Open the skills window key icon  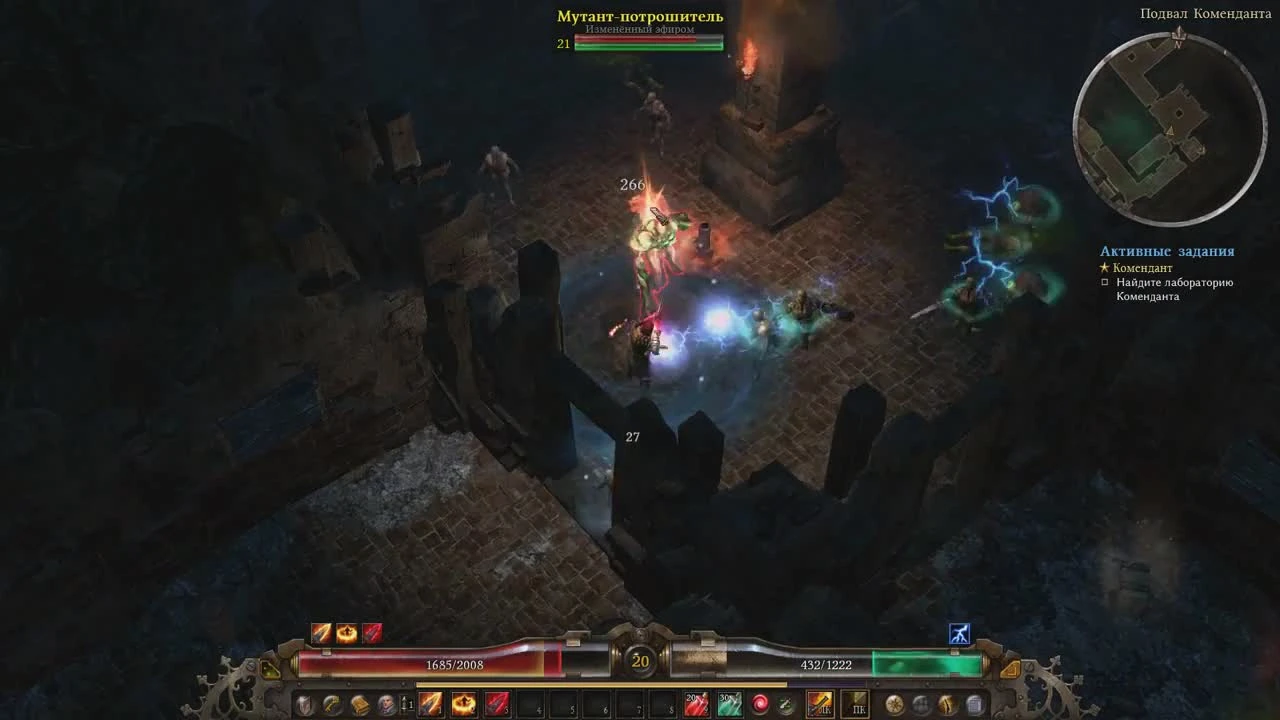tap(330, 705)
